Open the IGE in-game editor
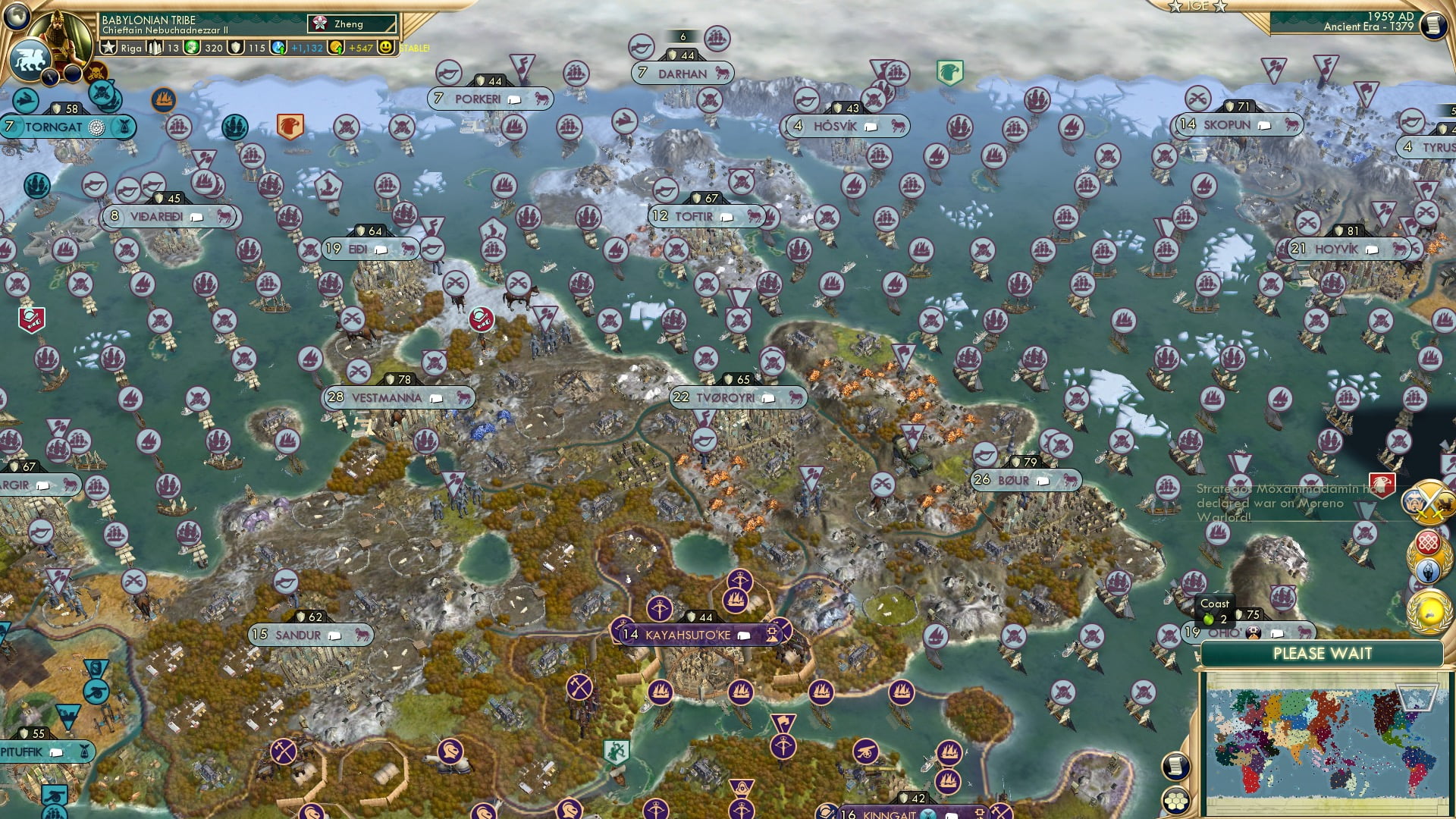Screen dimensions: 1456x819 pos(1198,6)
